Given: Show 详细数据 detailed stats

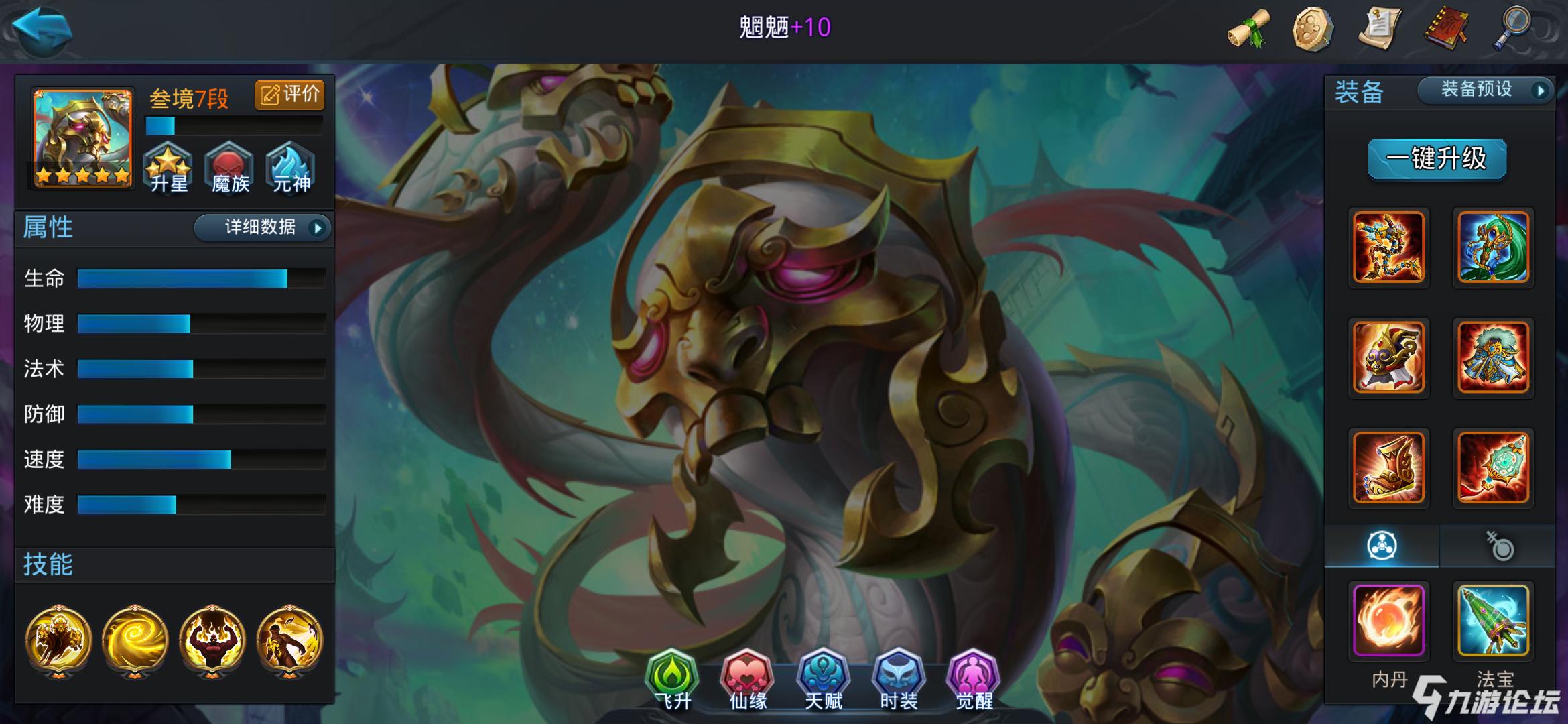Looking at the screenshot, I should pyautogui.click(x=262, y=227).
